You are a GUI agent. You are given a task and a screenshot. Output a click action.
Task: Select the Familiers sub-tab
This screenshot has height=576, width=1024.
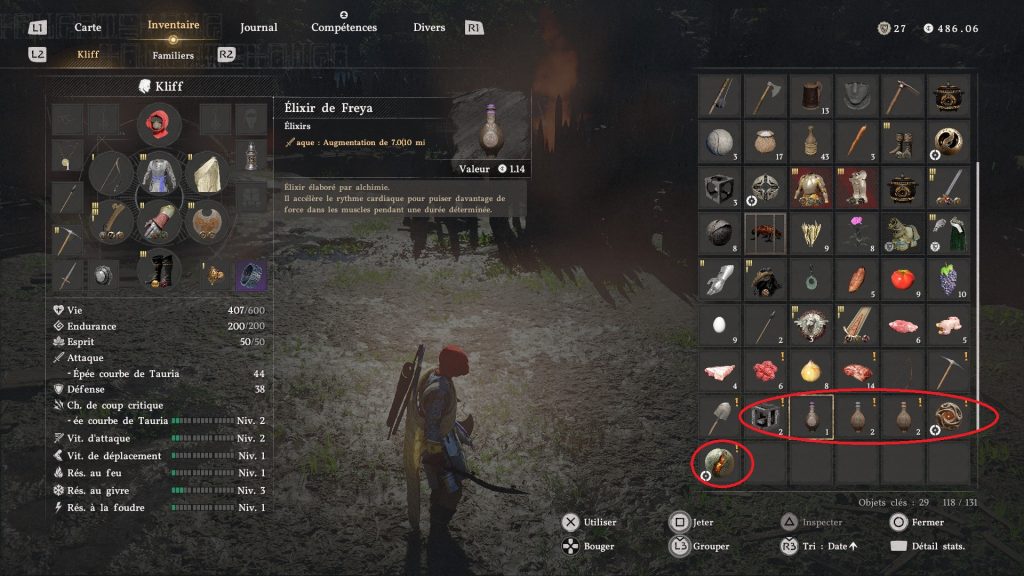tap(173, 55)
